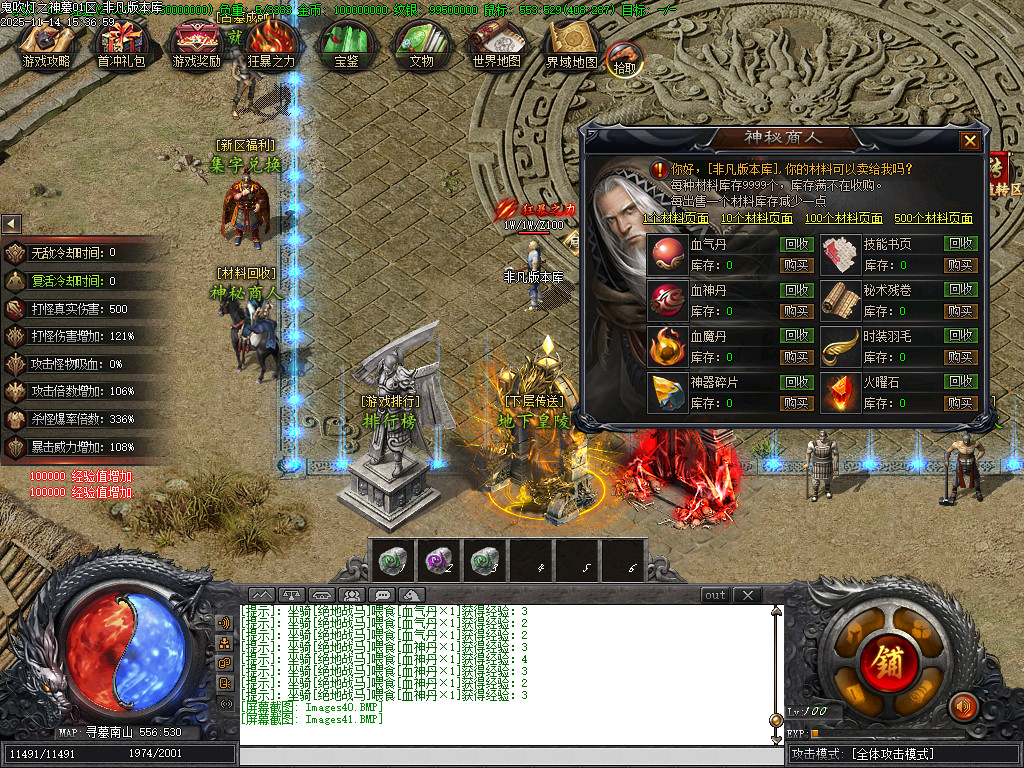
Task: Click 回收 for 技能书页
Action: pyautogui.click(x=961, y=244)
